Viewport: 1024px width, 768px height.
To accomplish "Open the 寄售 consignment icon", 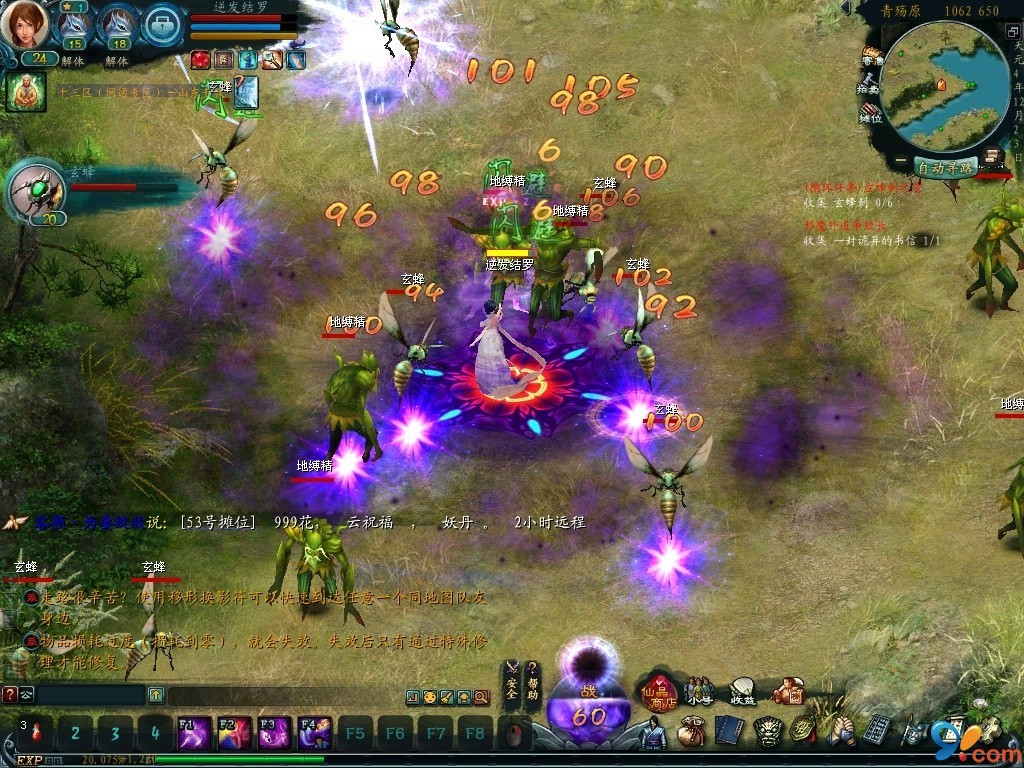I will pyautogui.click(x=873, y=55).
